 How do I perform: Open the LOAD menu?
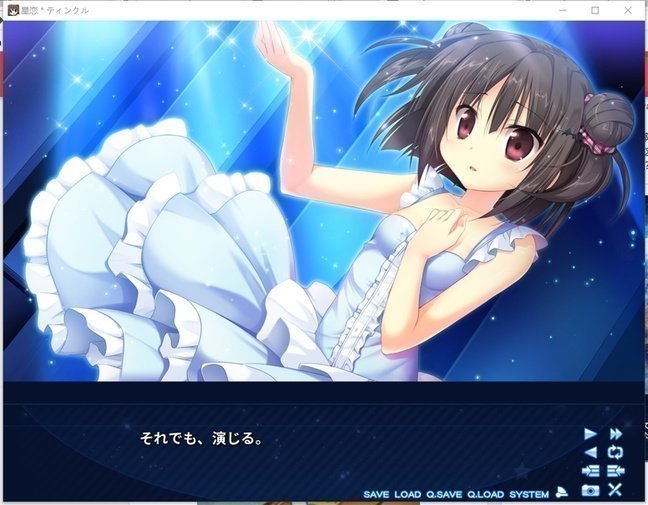[x=407, y=494]
